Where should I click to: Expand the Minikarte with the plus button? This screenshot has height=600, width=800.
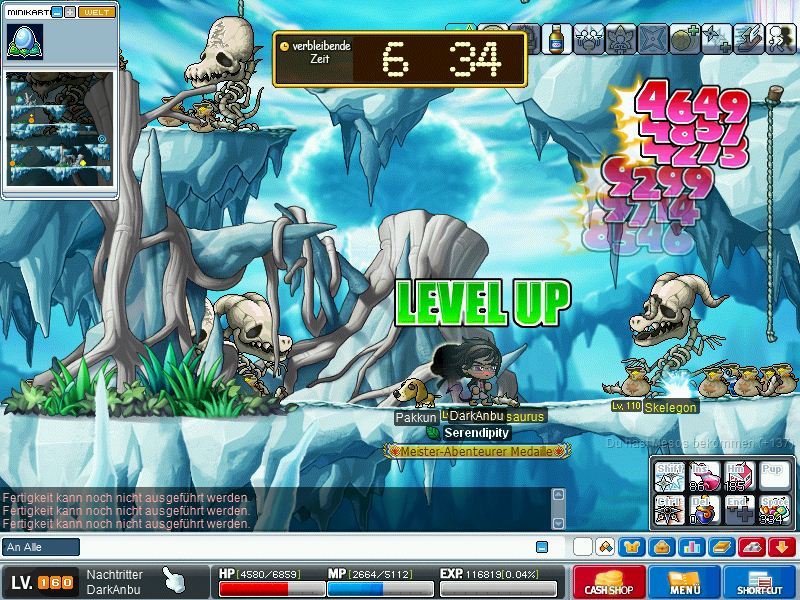click(70, 12)
